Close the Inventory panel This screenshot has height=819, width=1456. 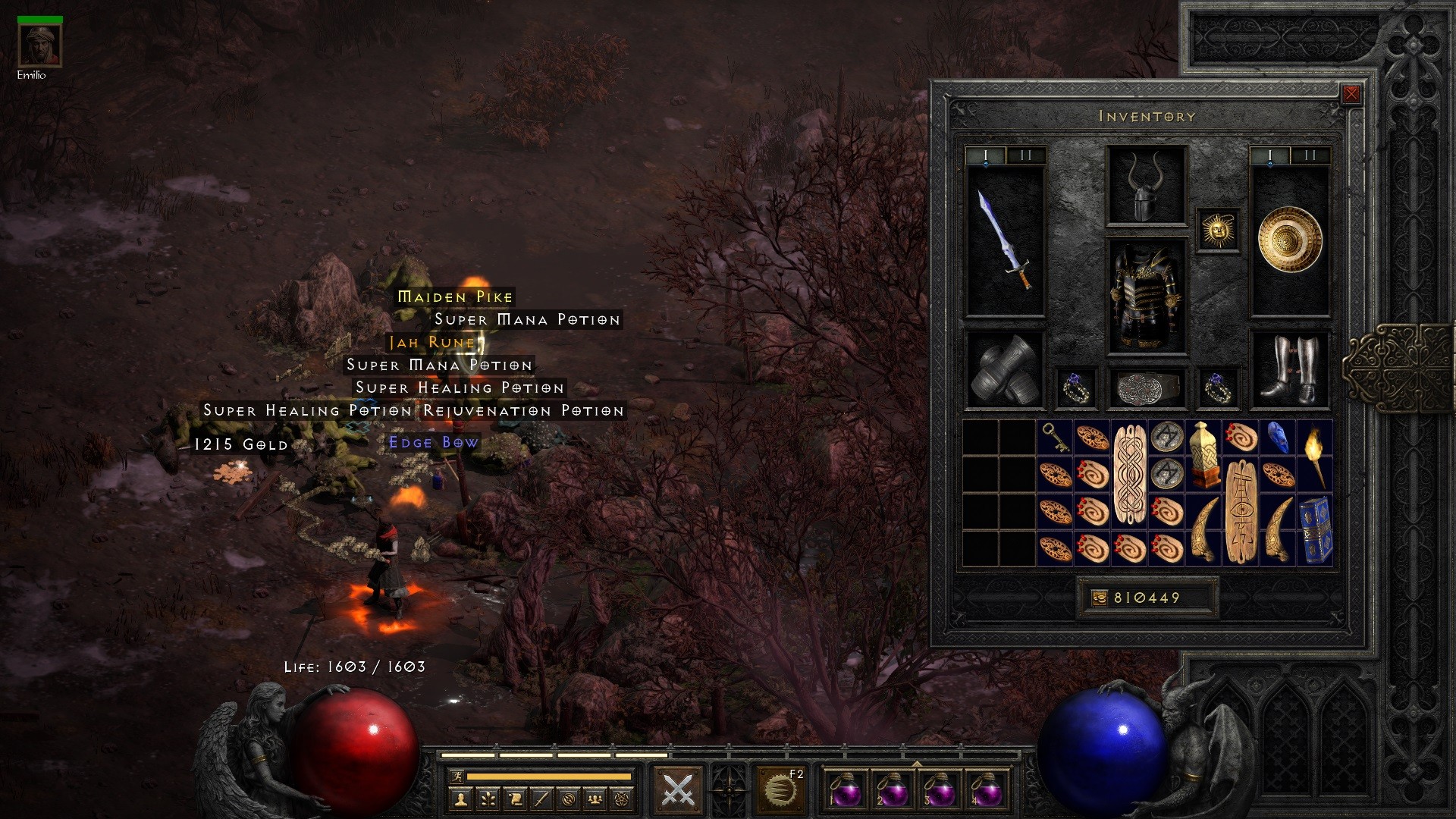coord(1351,94)
